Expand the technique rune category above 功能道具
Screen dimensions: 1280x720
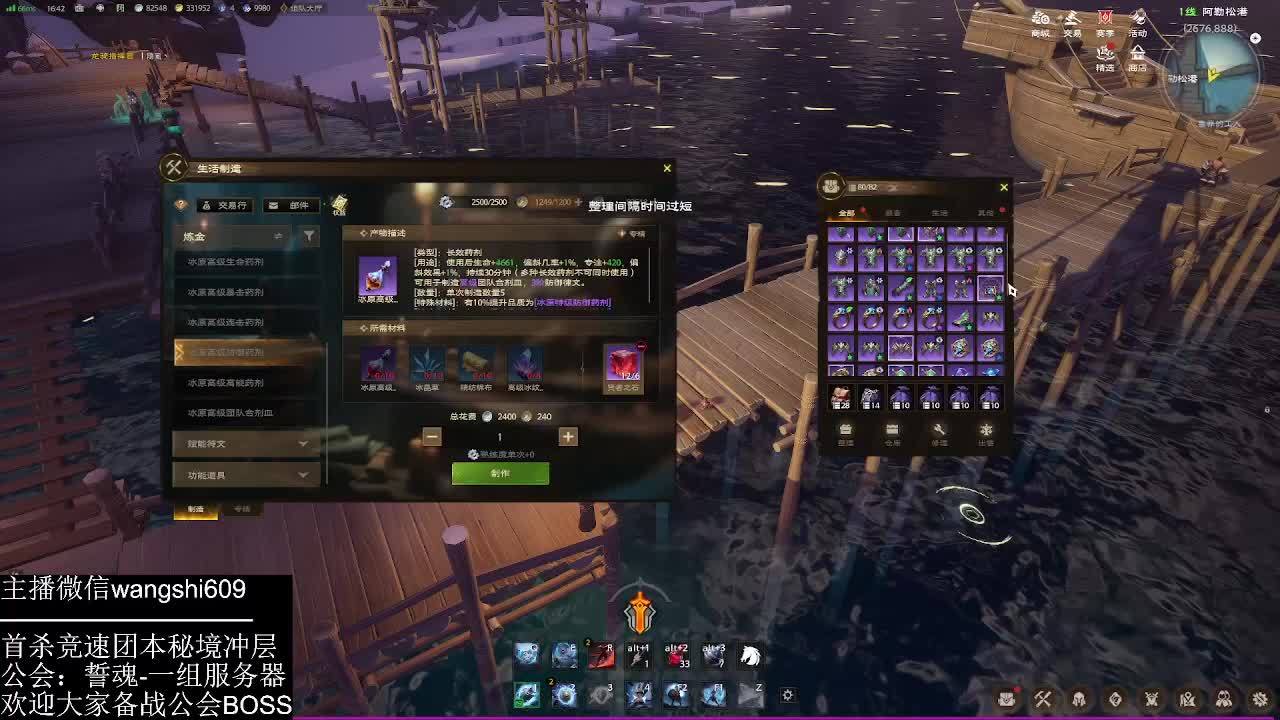pos(246,443)
